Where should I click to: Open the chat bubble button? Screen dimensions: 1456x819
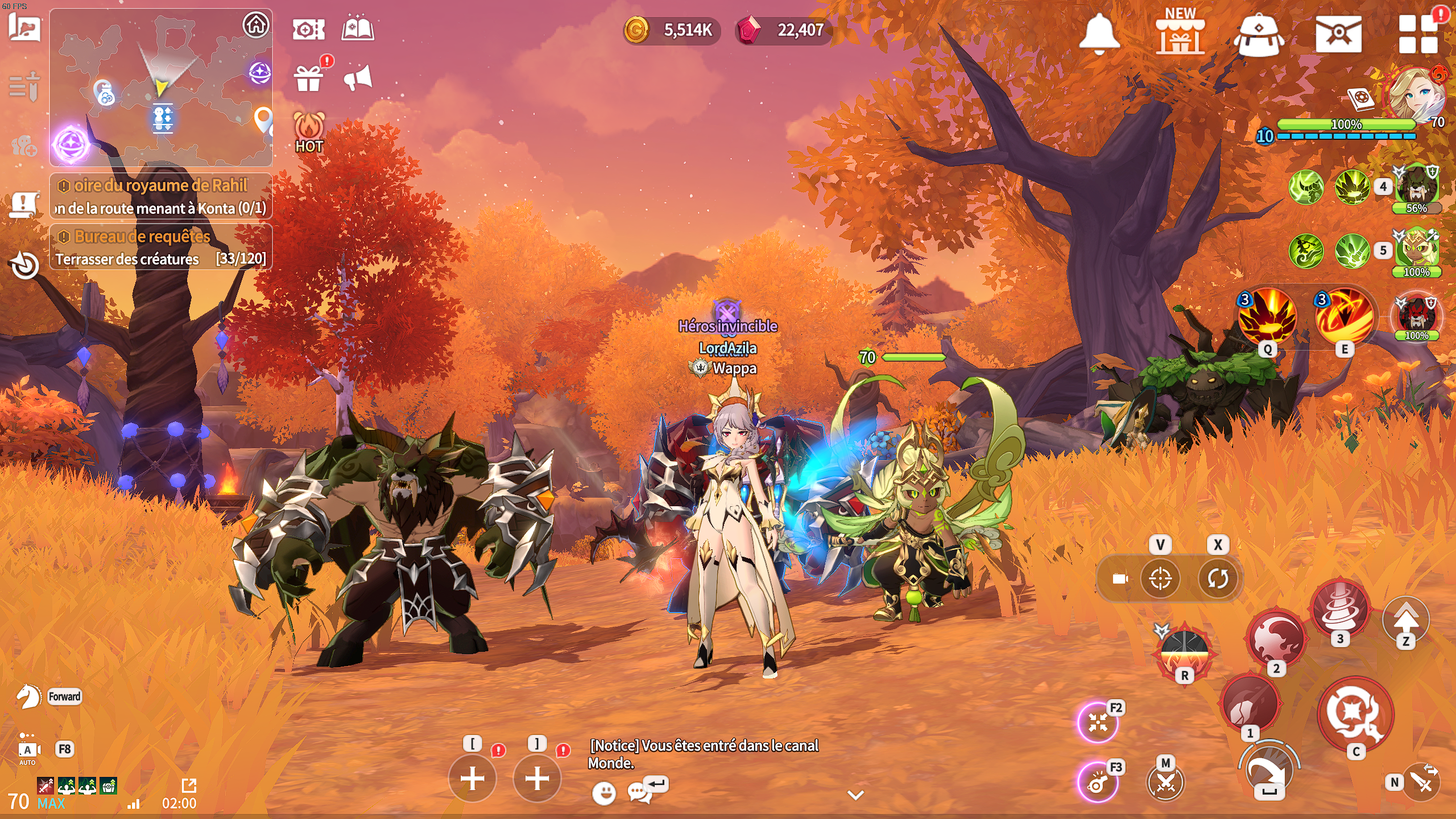[640, 792]
